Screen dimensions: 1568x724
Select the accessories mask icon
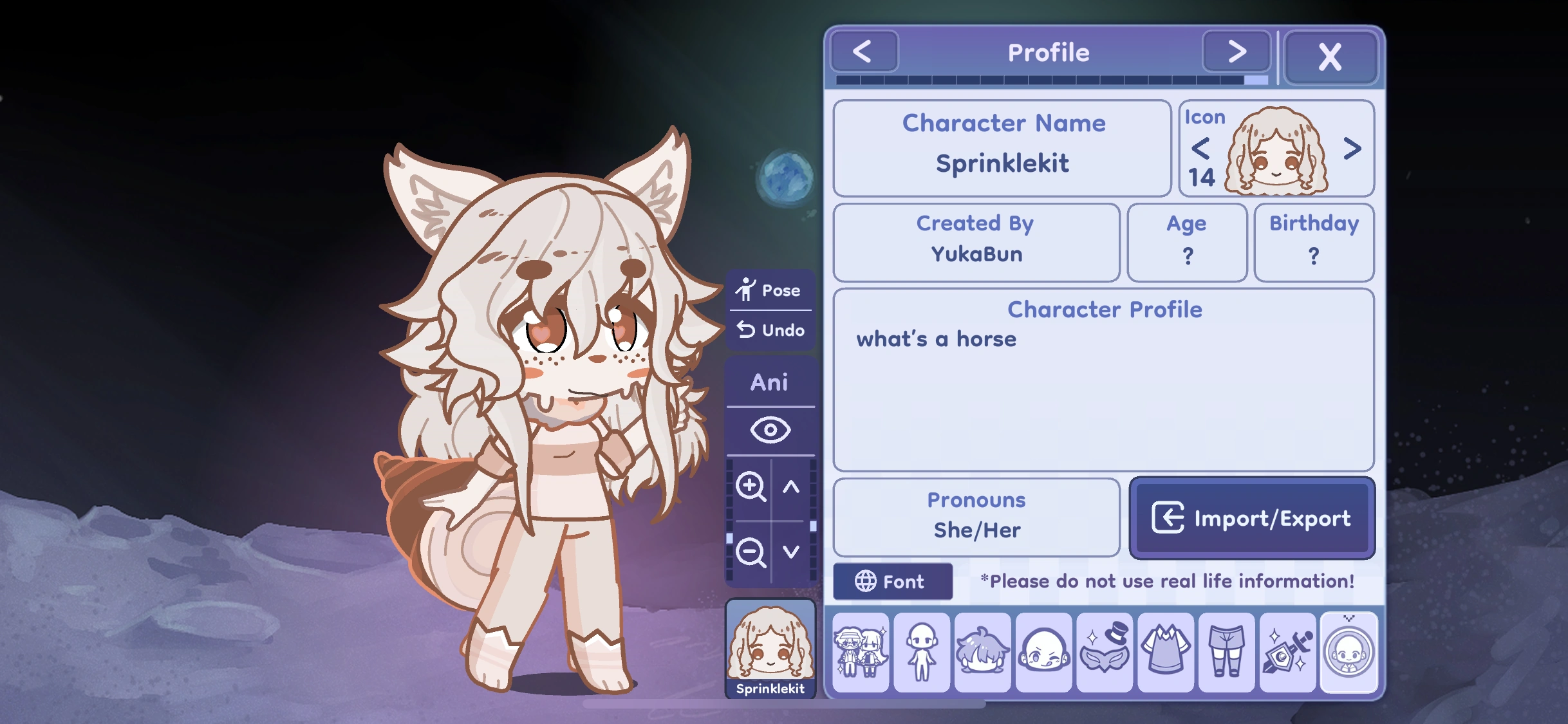(x=1105, y=653)
